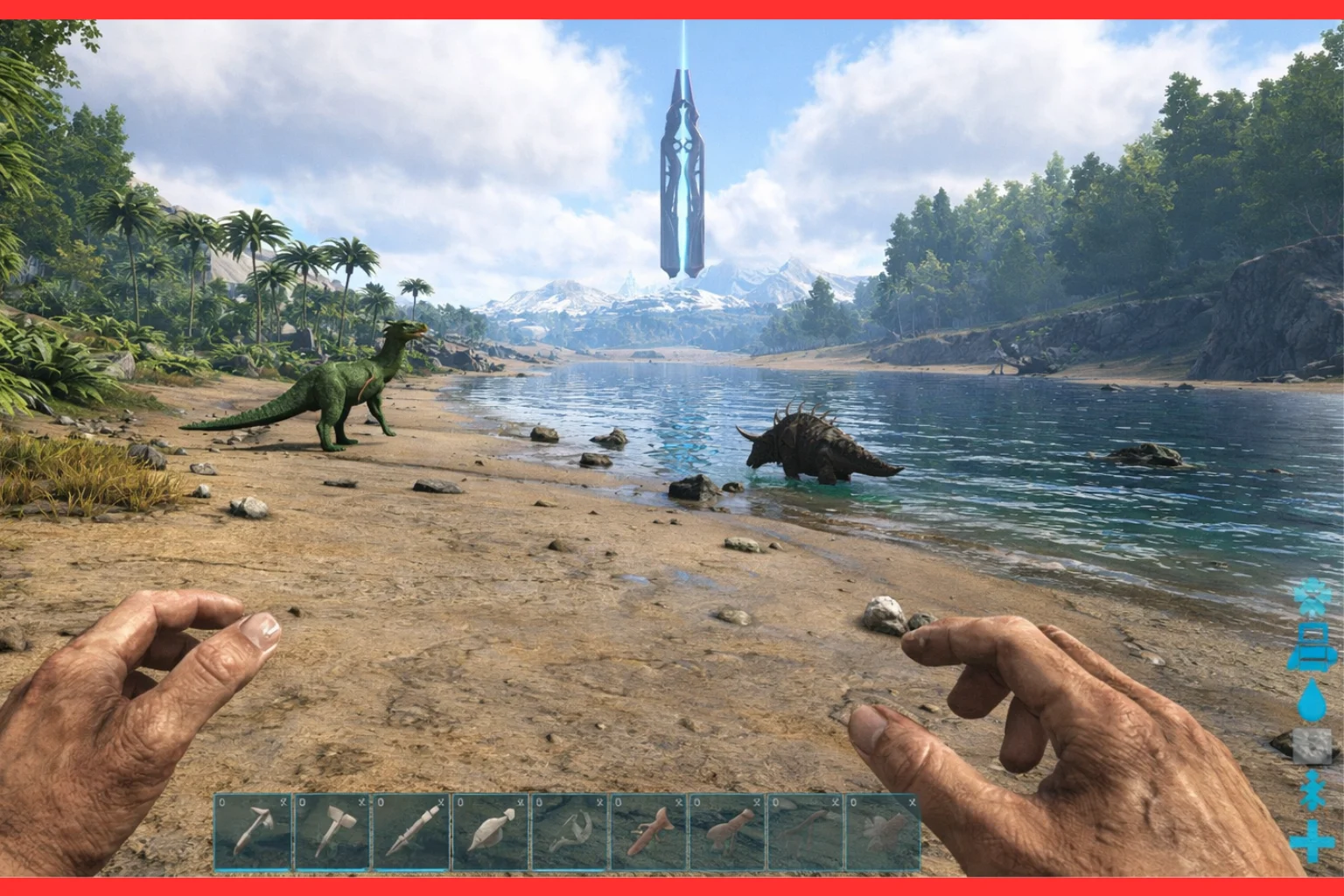This screenshot has height=896, width=1344.
Task: Click the blue health cross icon
Action: 1312,843
